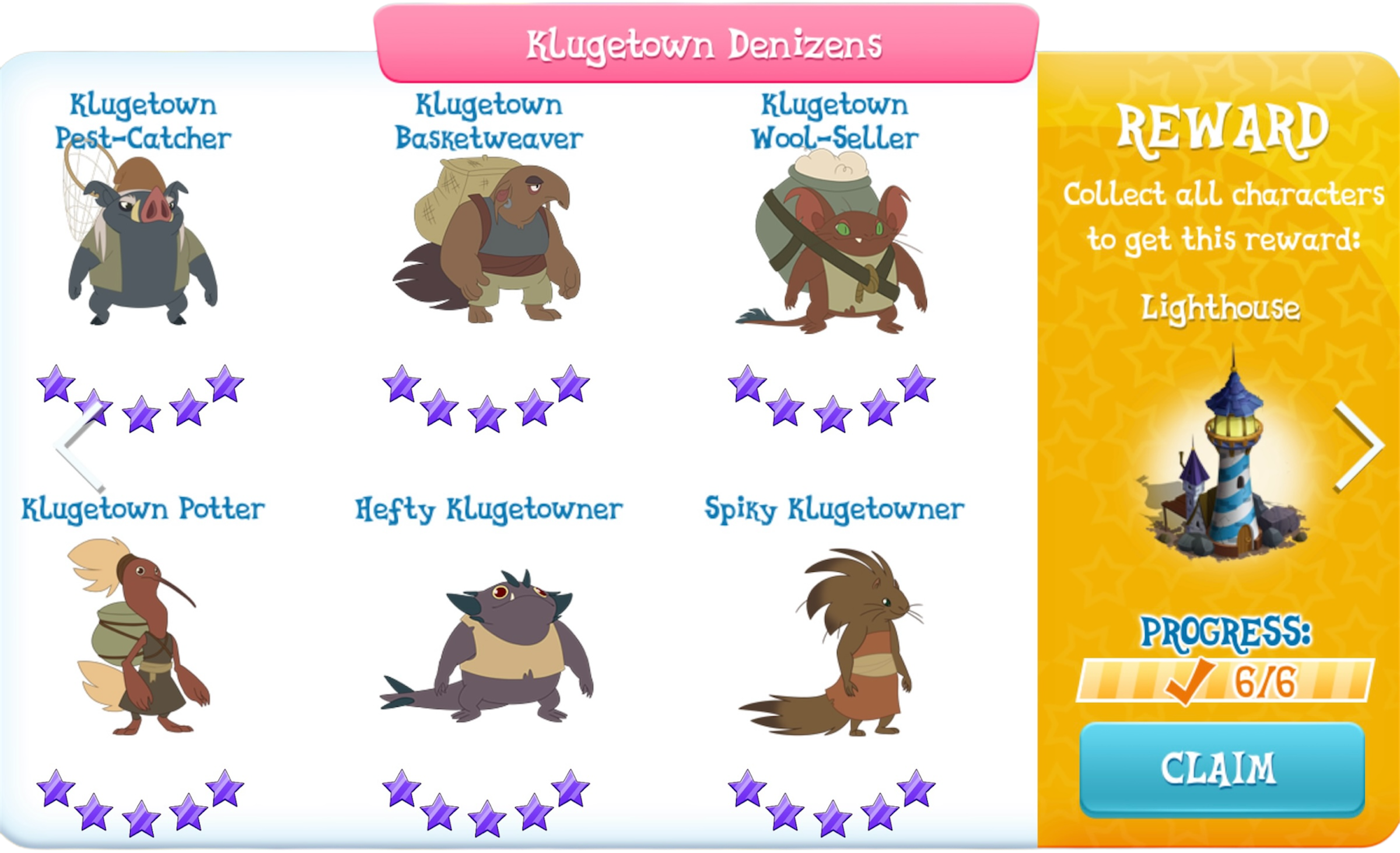Screen dimensions: 1400x853
Task: Select the Klugetown Pest-Catcher character
Action: (142, 245)
